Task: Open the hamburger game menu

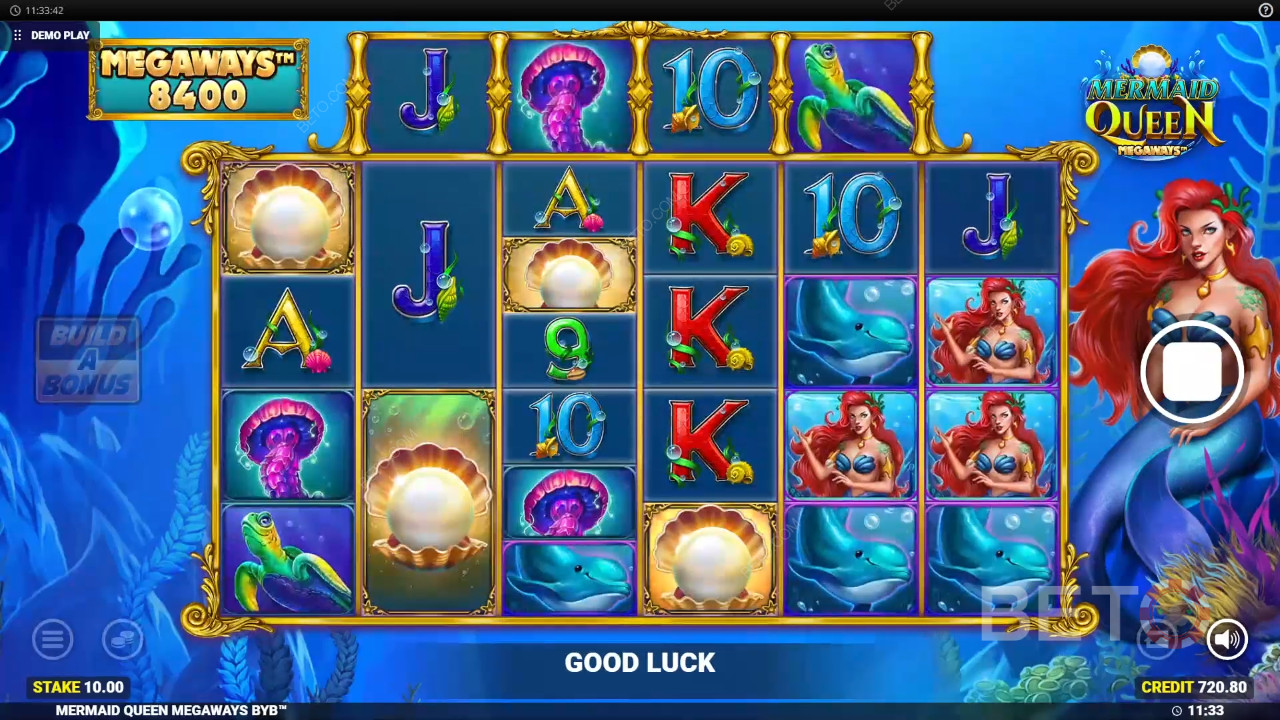Action: 52,639
